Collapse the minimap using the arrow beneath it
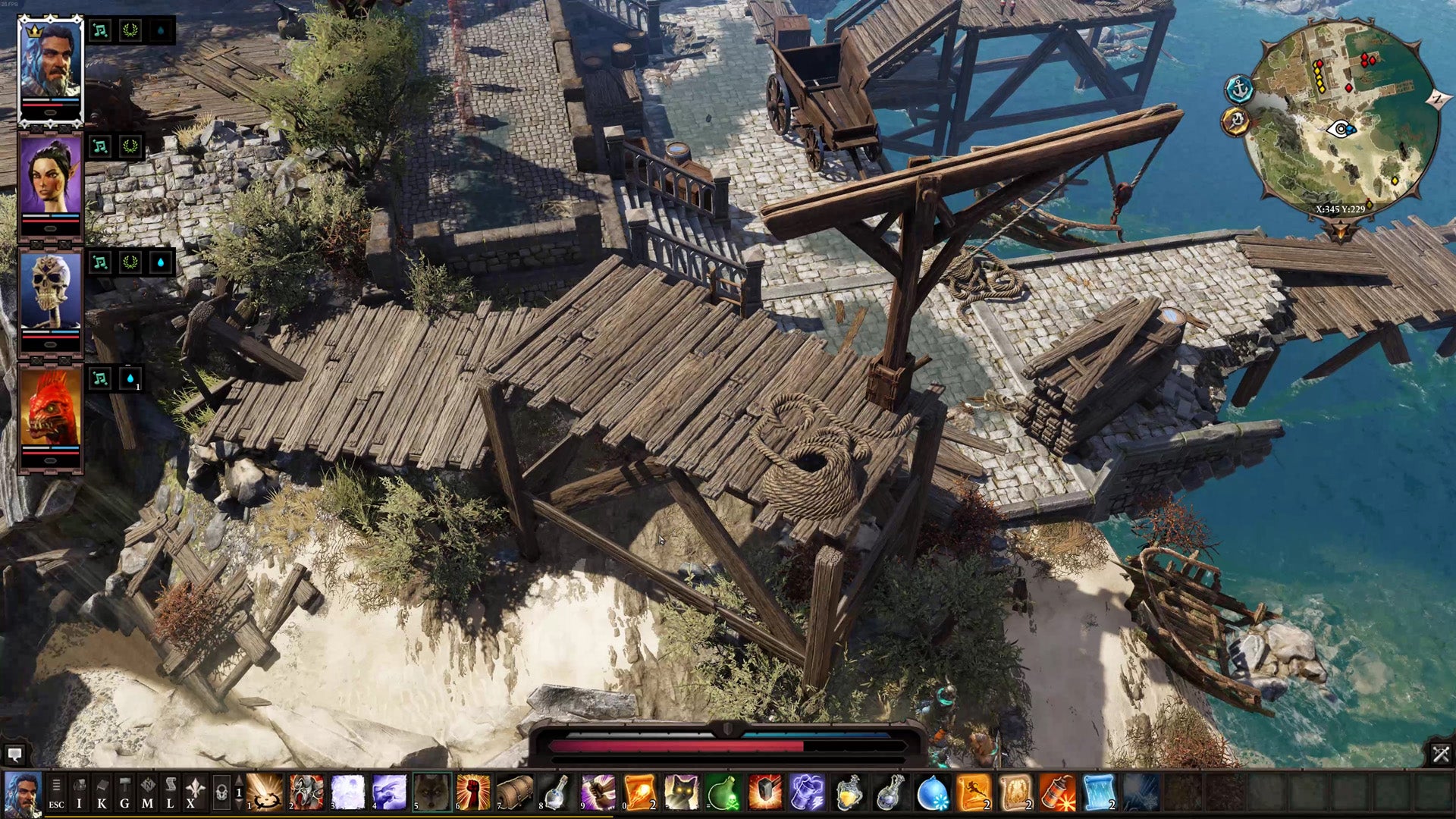1456x819 pixels. coord(1341,230)
